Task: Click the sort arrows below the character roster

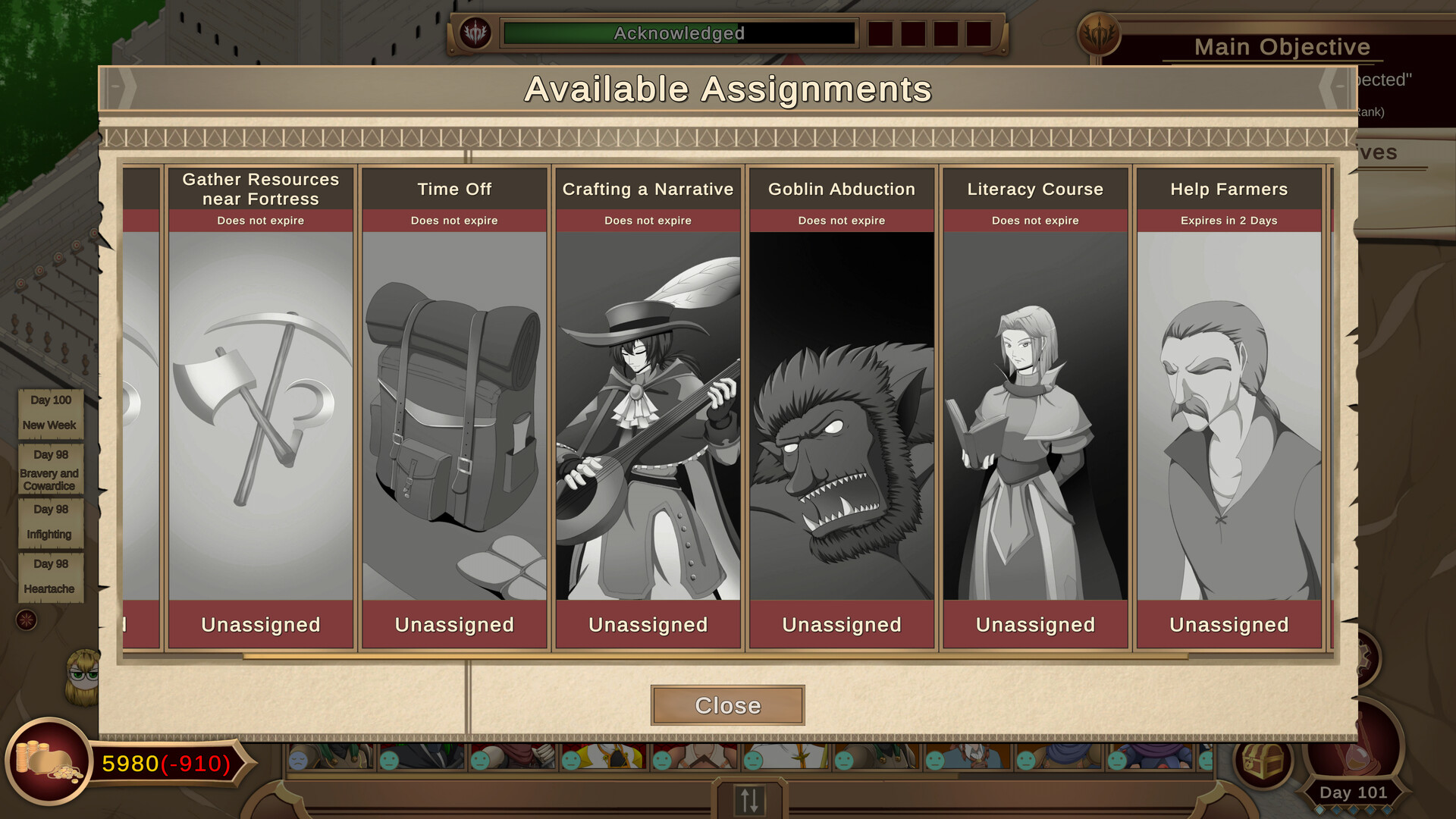Action: 748,801
